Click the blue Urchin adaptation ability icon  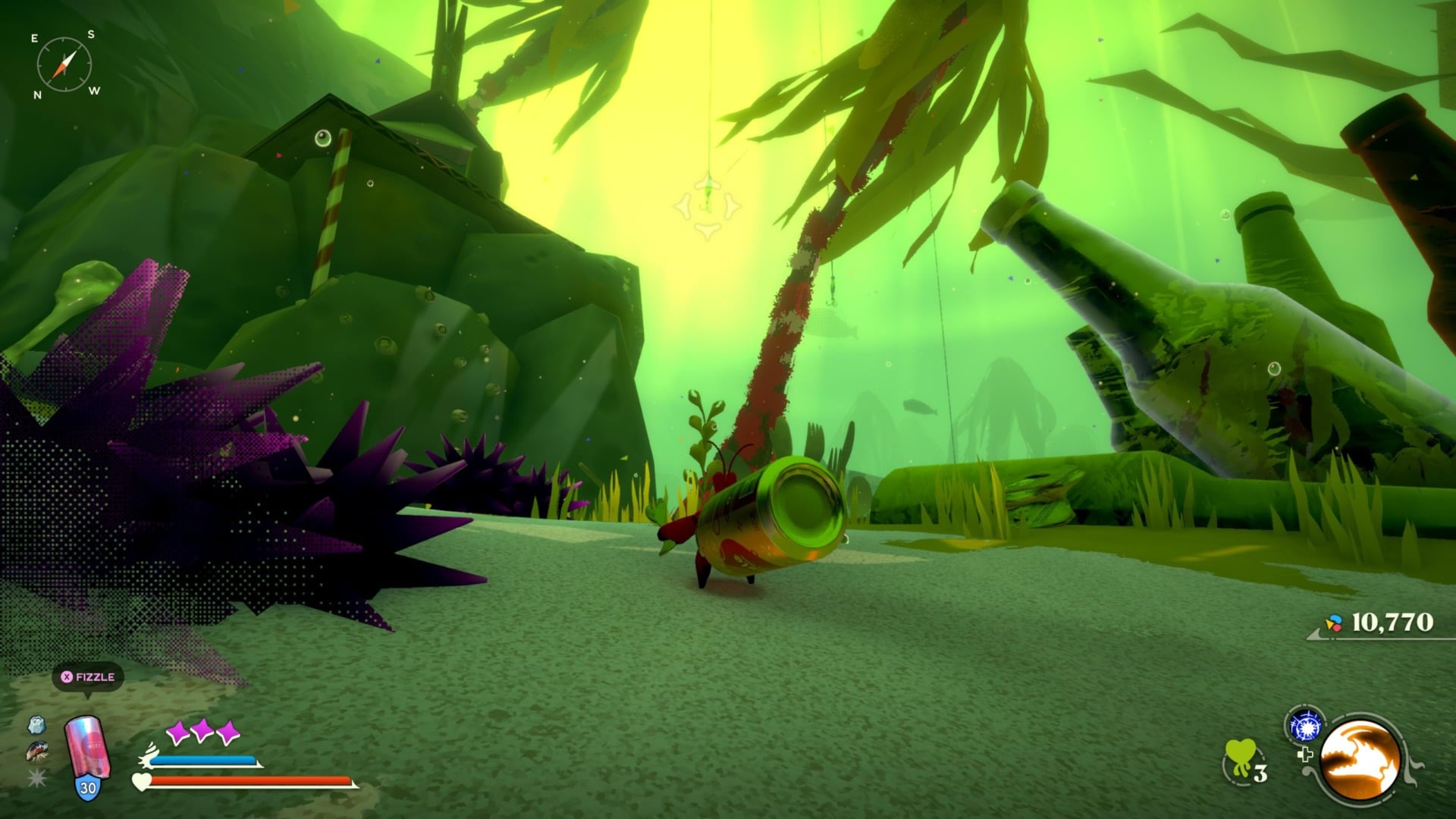pyautogui.click(x=1305, y=726)
